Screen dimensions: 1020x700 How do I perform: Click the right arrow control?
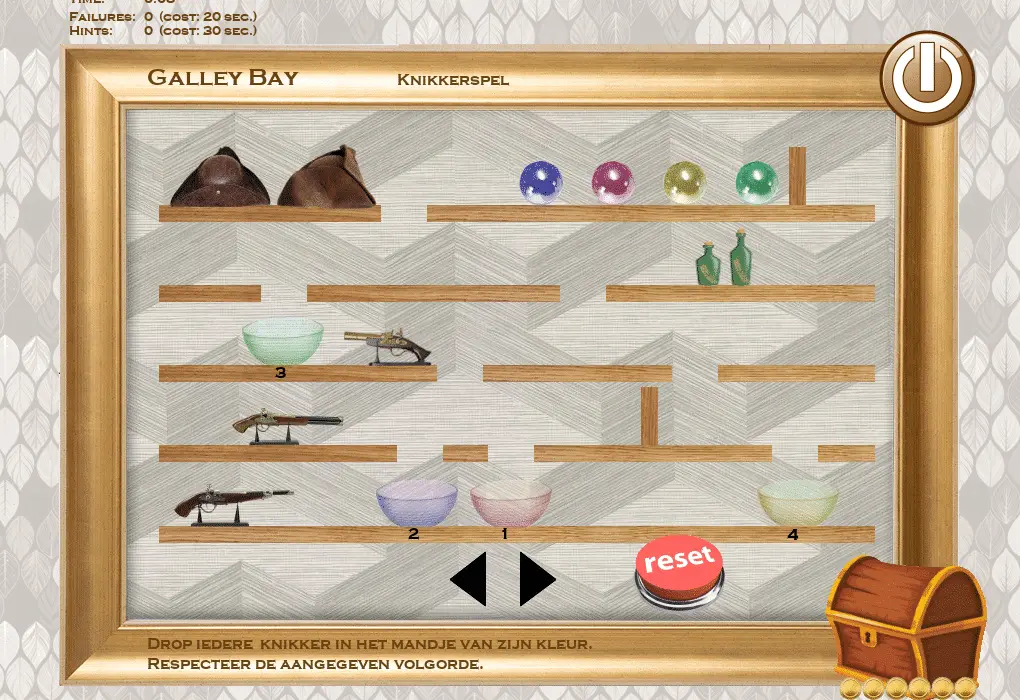pyautogui.click(x=536, y=579)
